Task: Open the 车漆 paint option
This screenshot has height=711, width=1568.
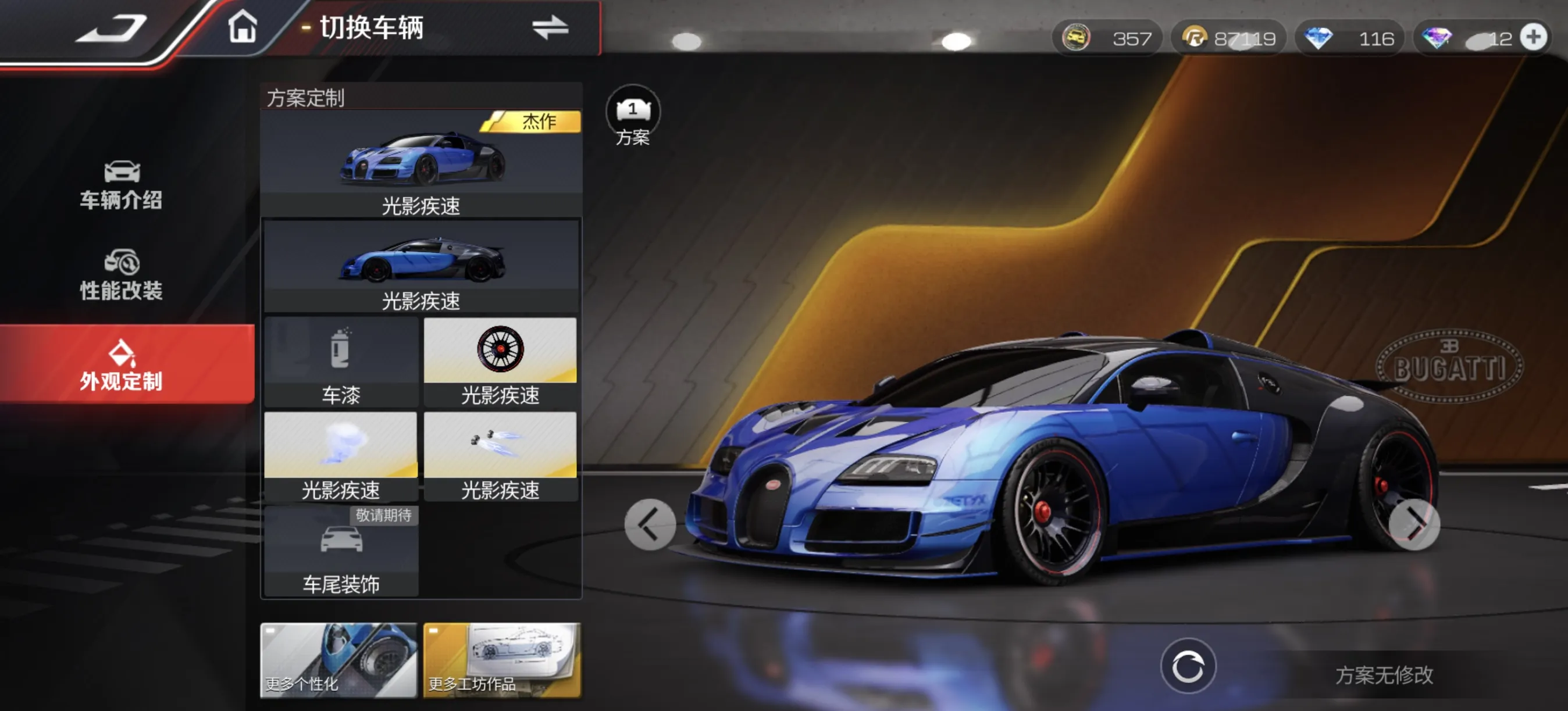Action: tap(341, 362)
